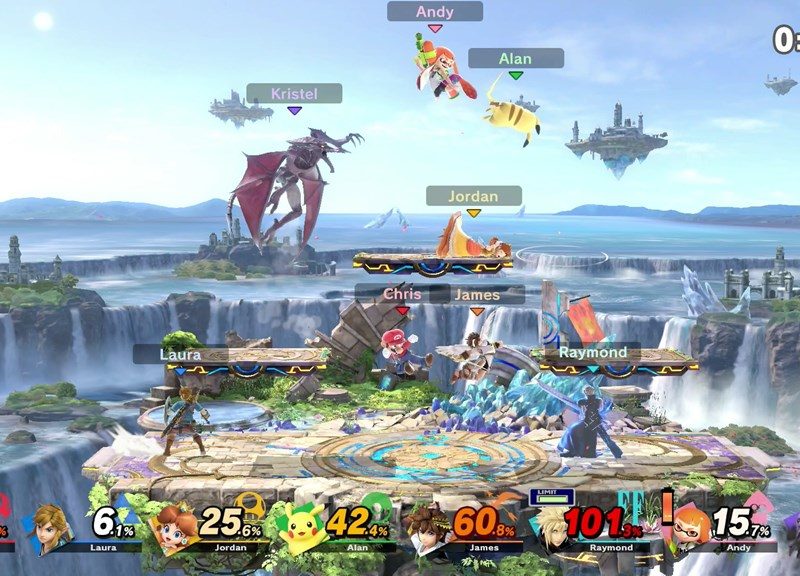800x576 pixels.
Task: Choose the James name tag above Pit
Action: (477, 295)
